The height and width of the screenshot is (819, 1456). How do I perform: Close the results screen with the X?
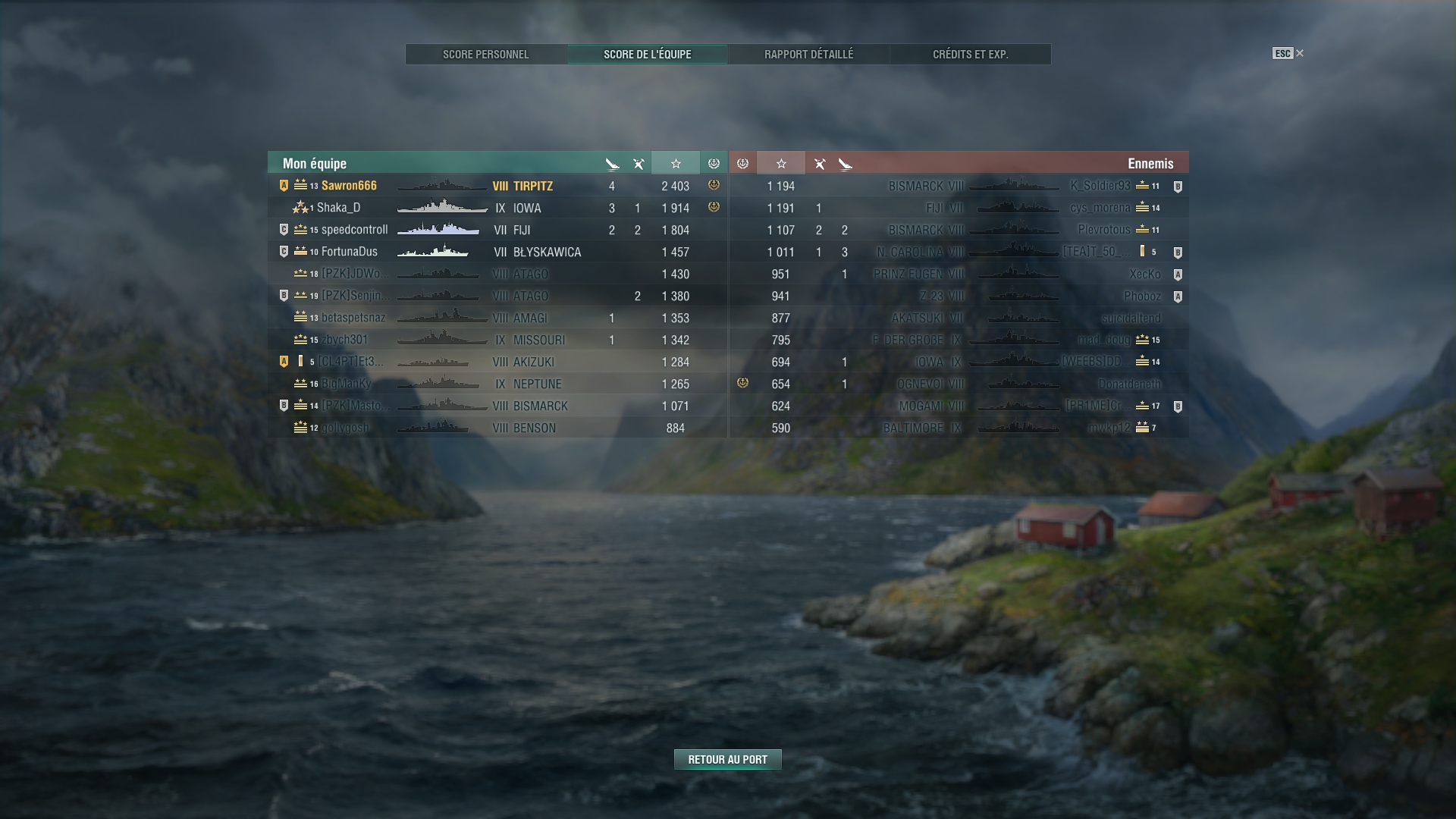[1300, 53]
